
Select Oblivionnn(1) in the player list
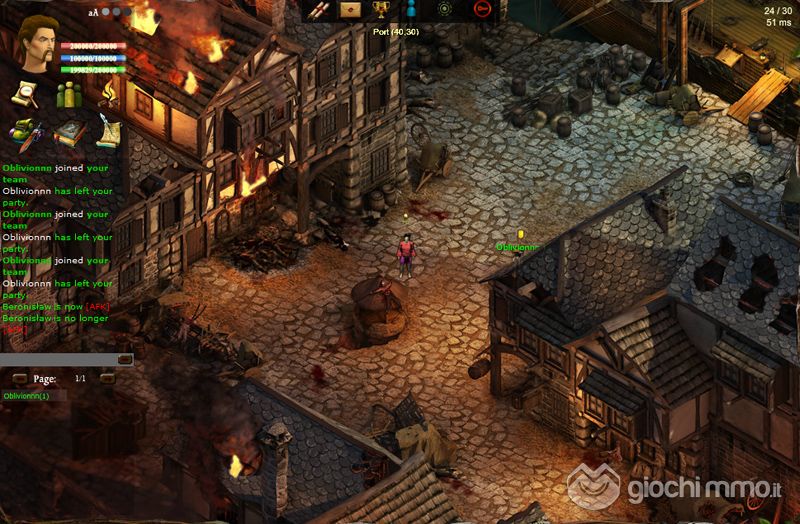[26, 396]
